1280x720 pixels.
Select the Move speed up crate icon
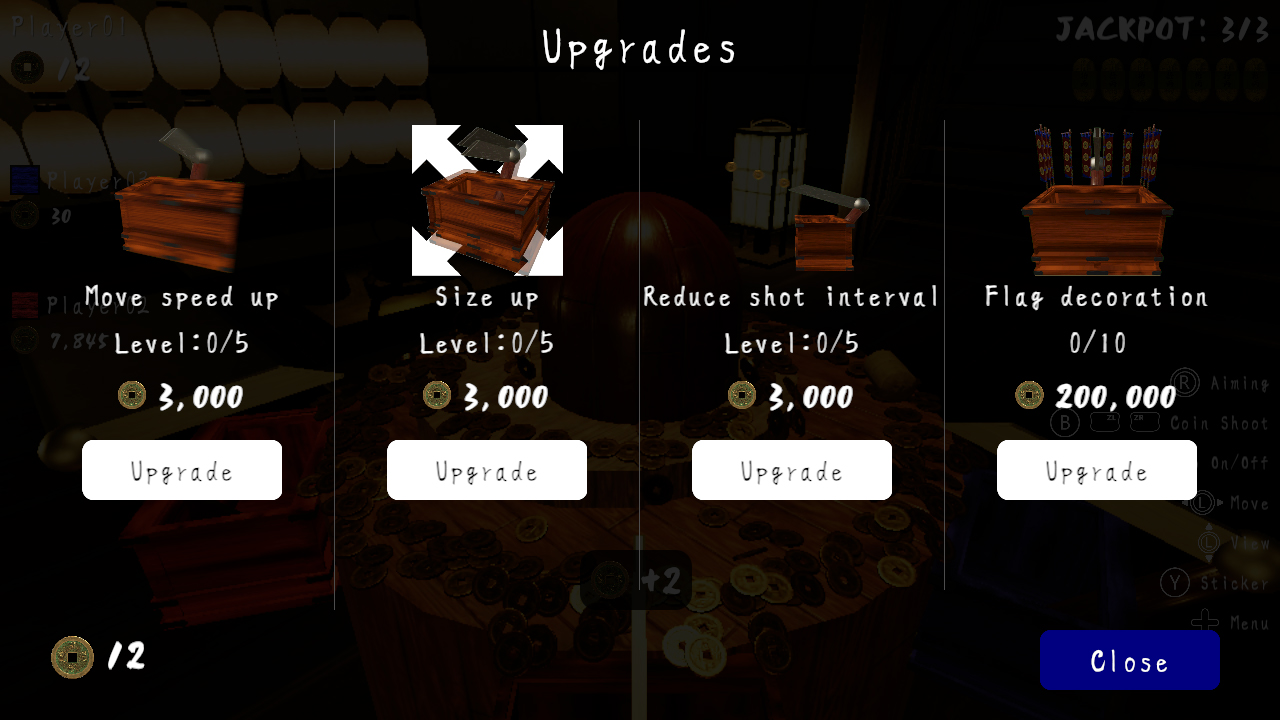point(182,200)
